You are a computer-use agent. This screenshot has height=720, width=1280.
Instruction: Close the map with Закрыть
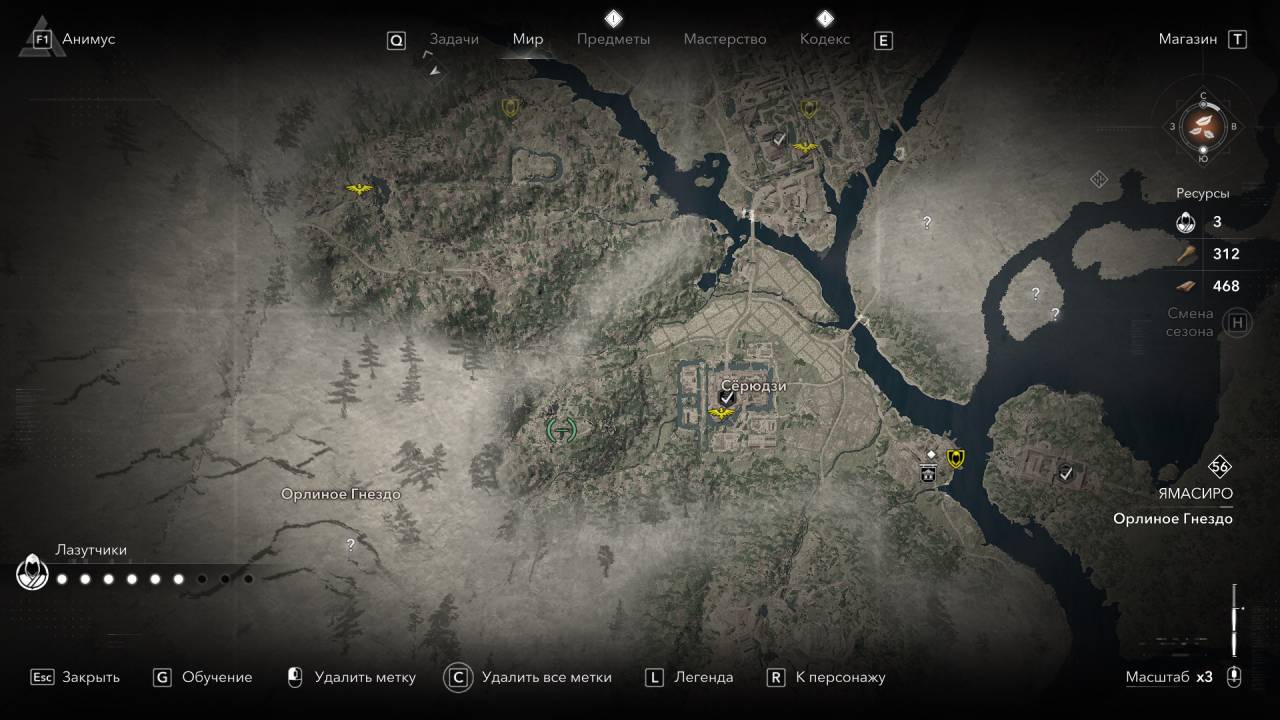90,677
